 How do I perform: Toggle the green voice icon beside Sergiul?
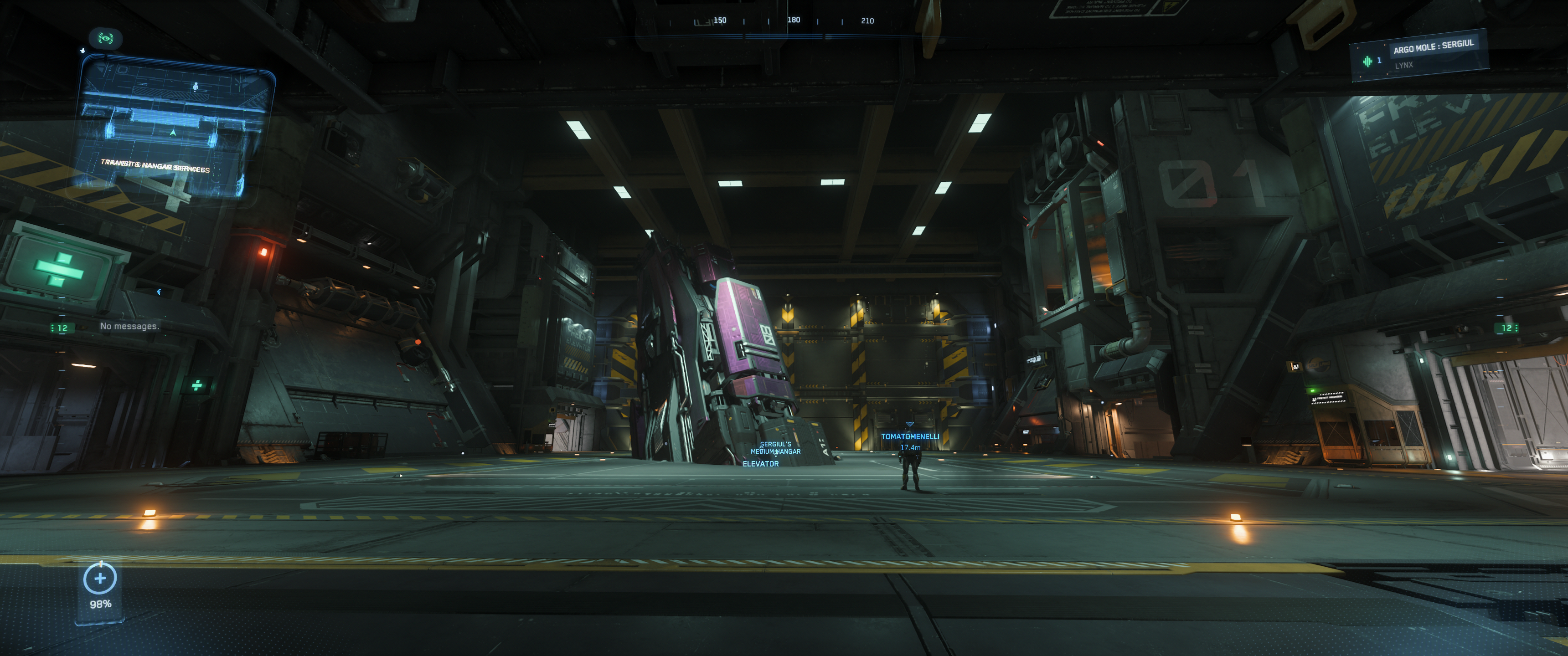[x=1367, y=61]
